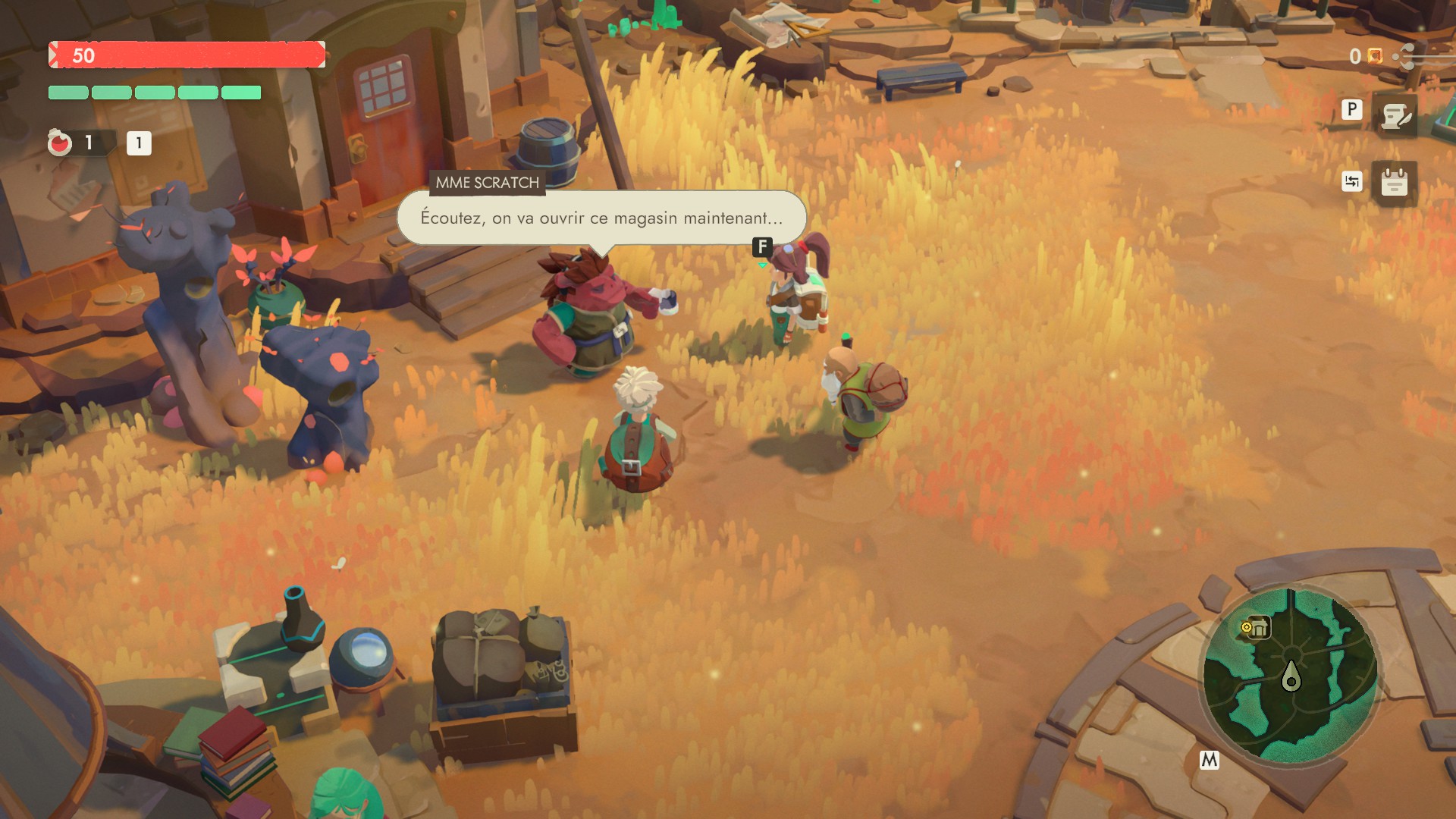Advance Mme Scratch's dialogue bubble

click(601, 218)
